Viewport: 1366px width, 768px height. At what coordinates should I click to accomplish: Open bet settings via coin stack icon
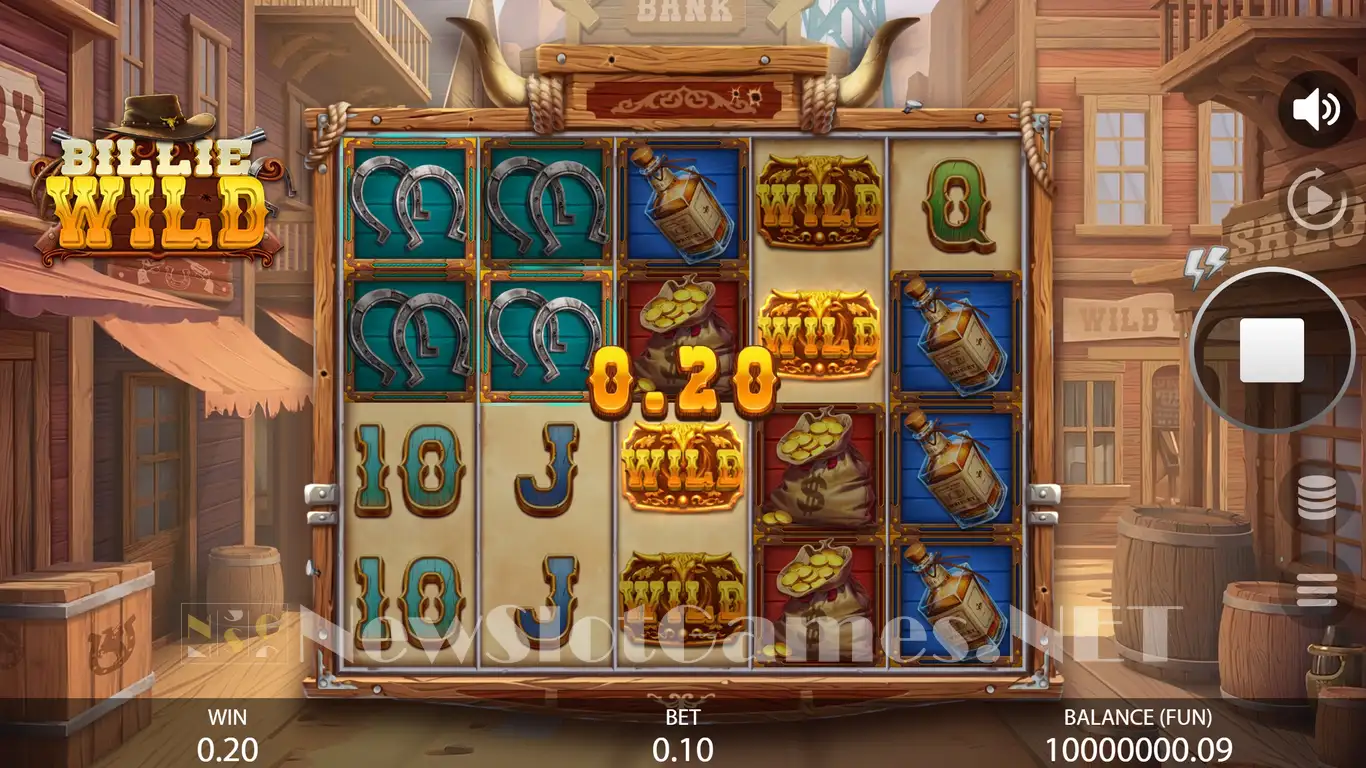[x=1316, y=498]
